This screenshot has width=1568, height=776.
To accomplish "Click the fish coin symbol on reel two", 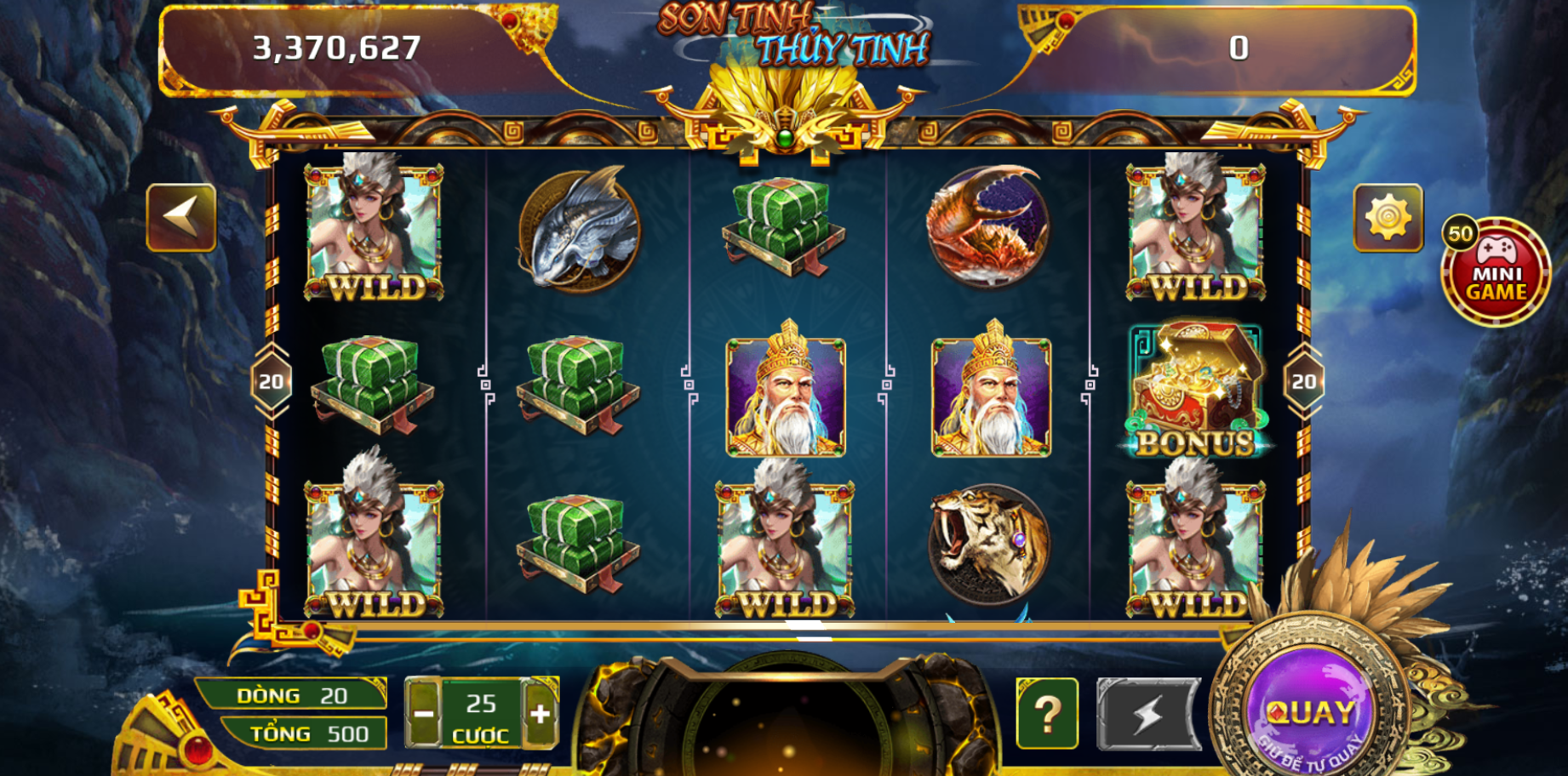I will (577, 231).
